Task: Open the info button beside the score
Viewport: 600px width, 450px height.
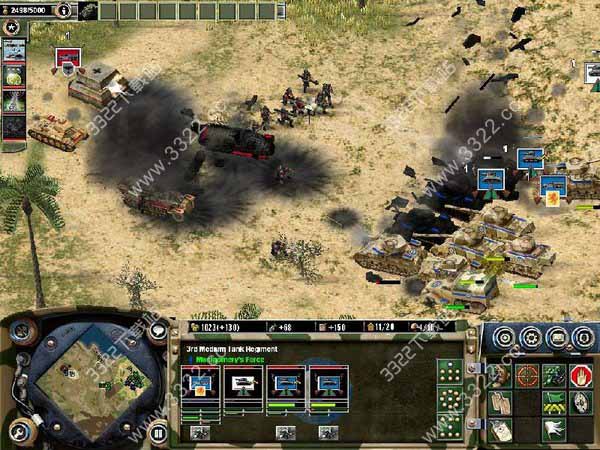Action: (x=65, y=10)
